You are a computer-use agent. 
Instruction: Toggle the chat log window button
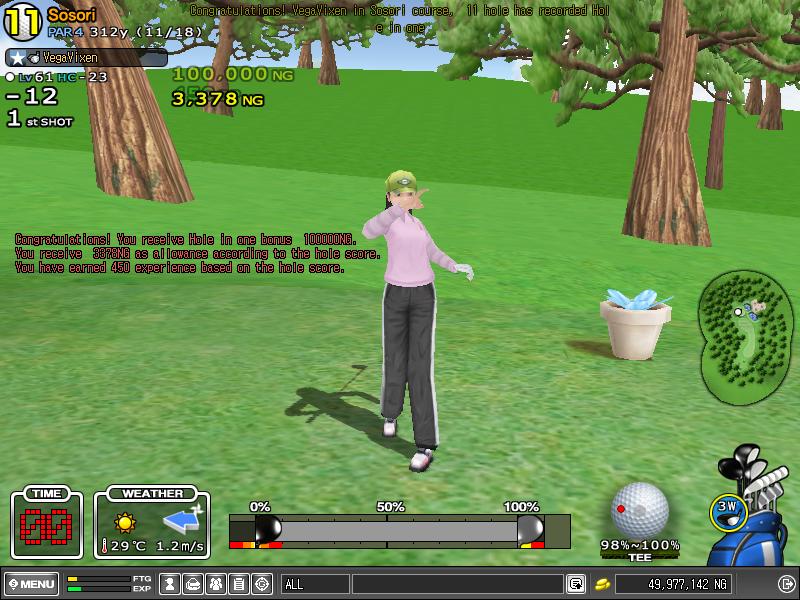pos(576,584)
